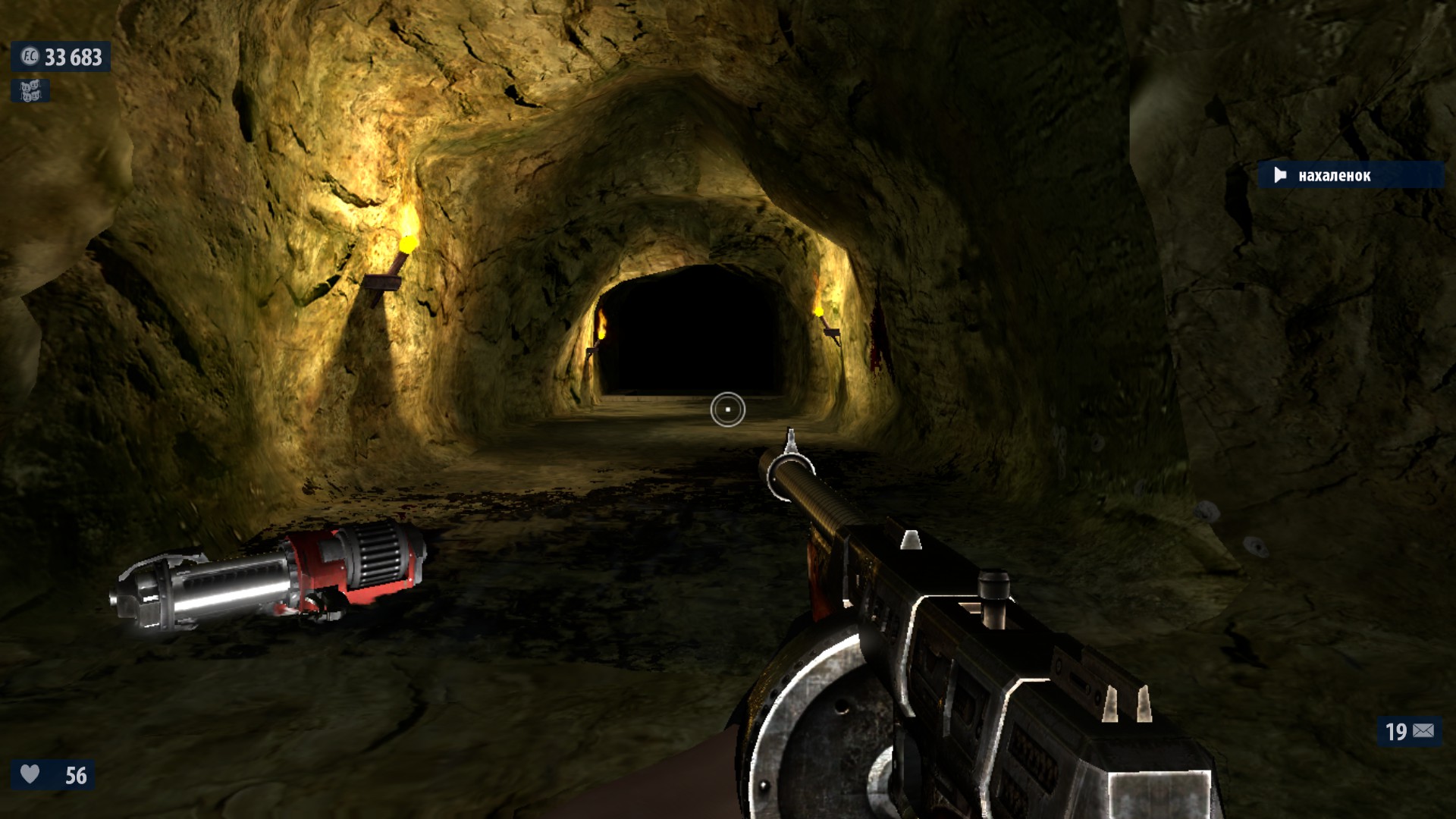Open the envelope messages indicator
1456x819 pixels.
(x=1423, y=731)
